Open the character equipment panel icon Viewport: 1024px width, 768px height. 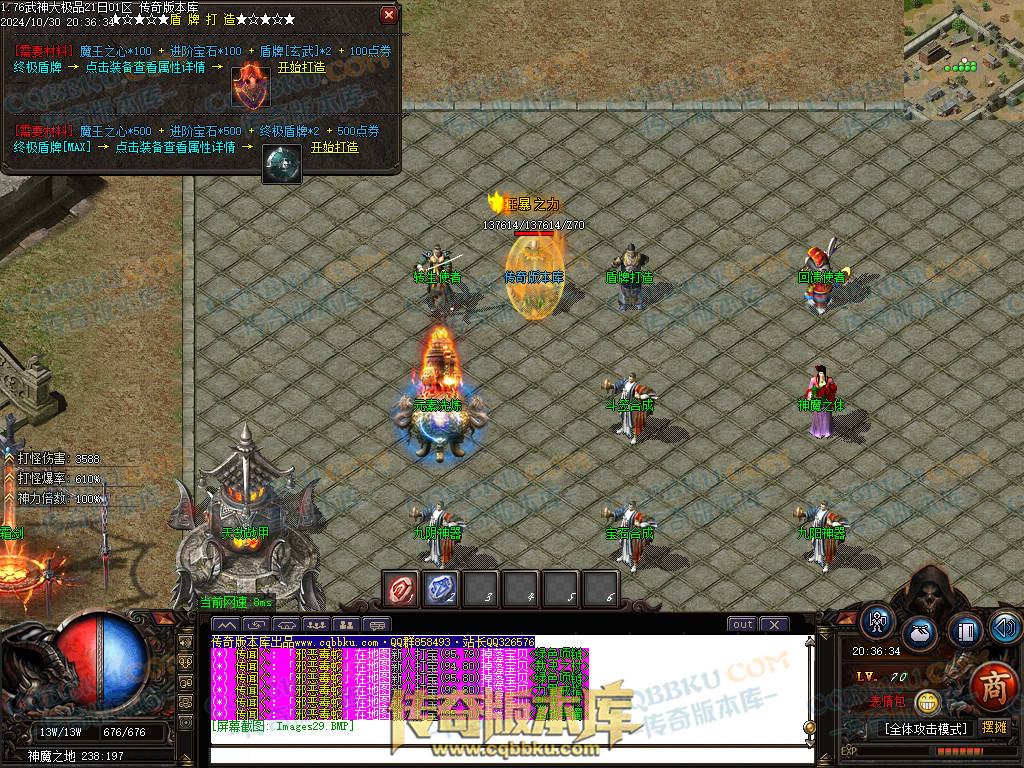click(879, 622)
